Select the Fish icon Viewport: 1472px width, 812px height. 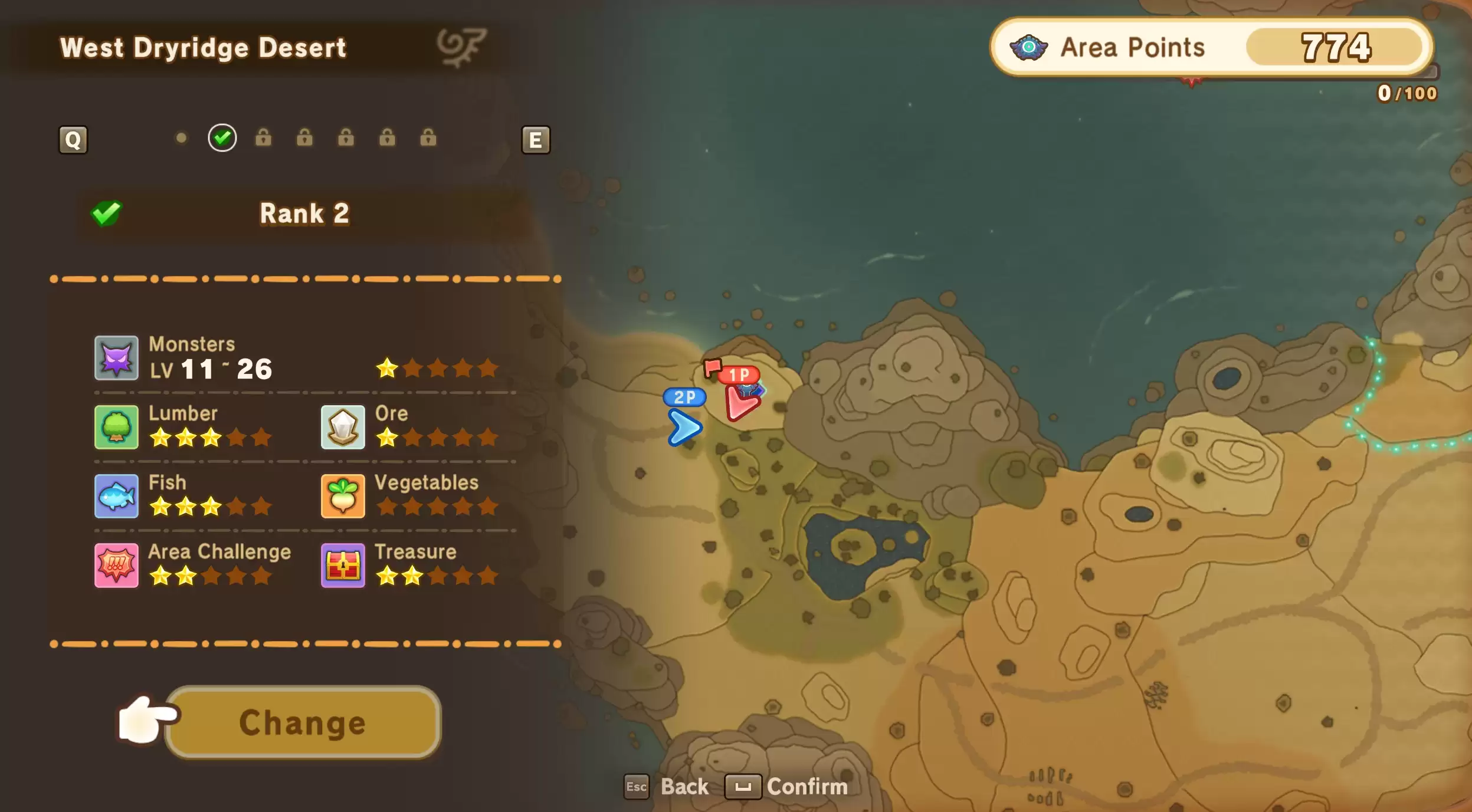[x=116, y=496]
